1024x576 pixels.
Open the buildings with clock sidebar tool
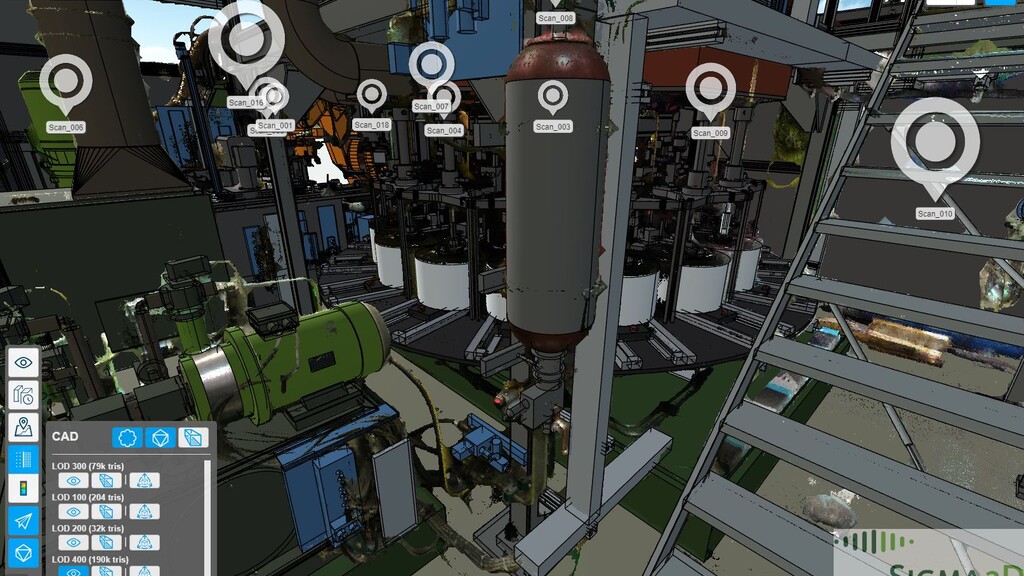24,394
